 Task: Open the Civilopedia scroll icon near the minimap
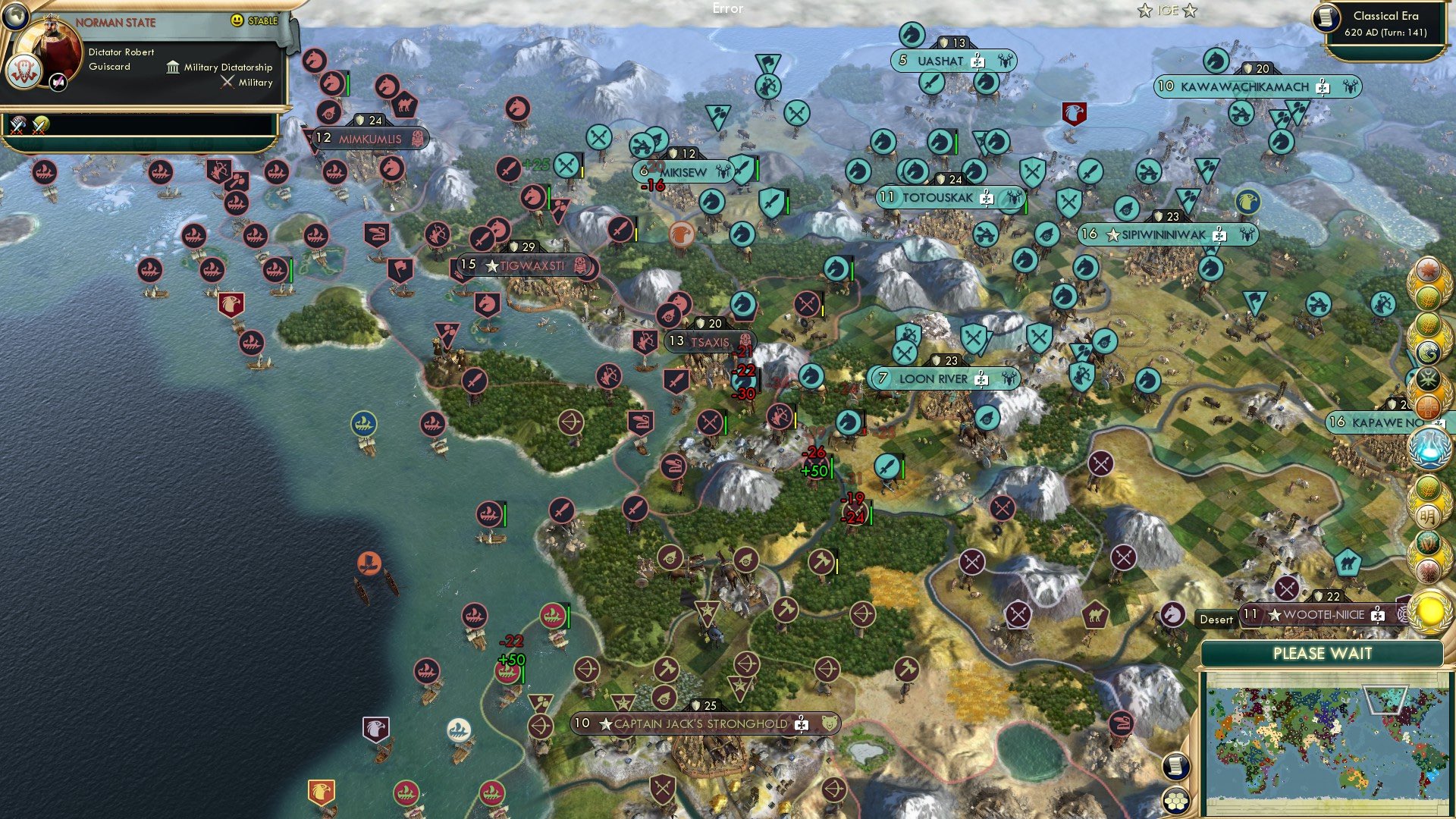tap(1177, 766)
